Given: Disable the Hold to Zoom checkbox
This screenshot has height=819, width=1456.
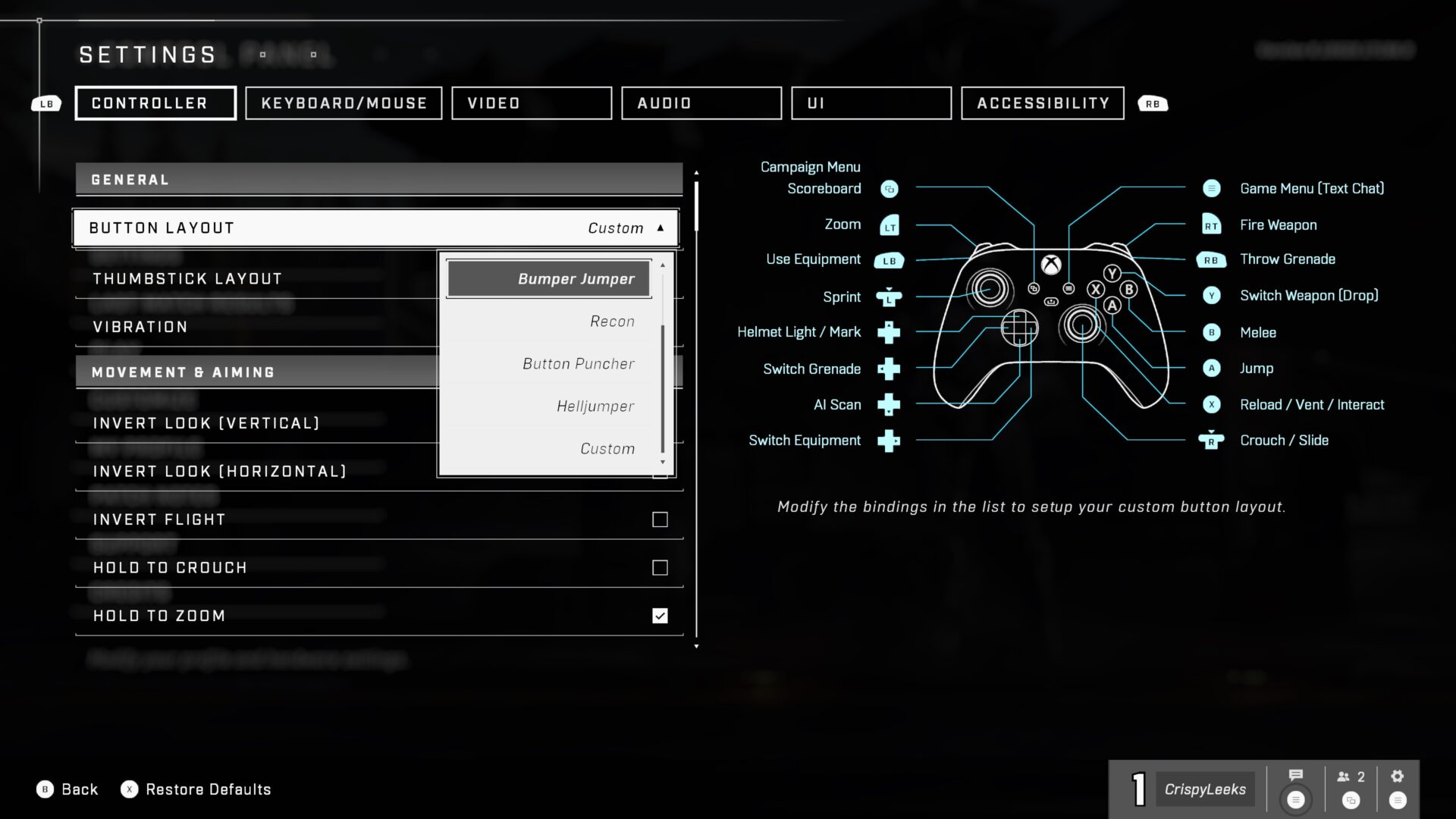Looking at the screenshot, I should (659, 616).
